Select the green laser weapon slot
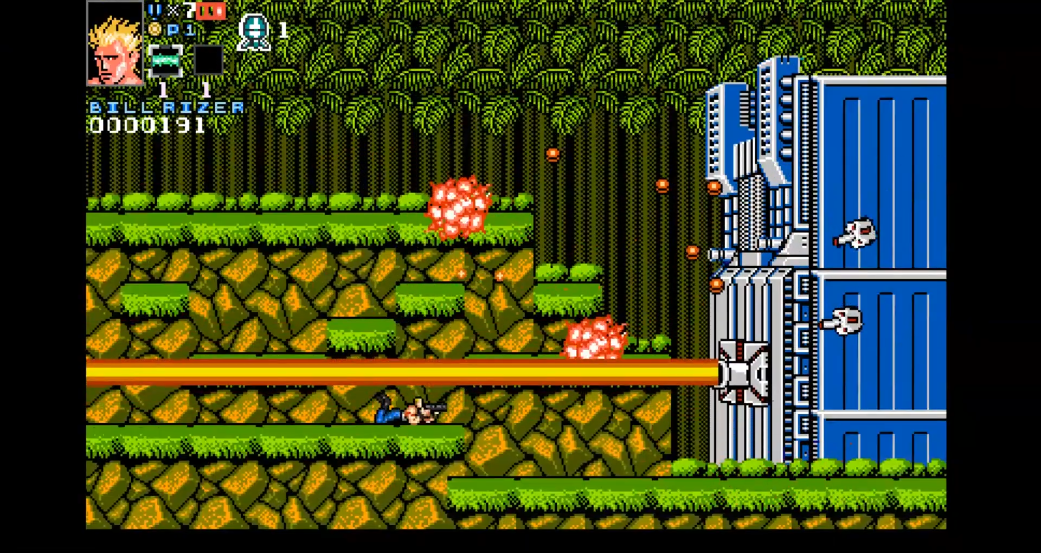 165,60
